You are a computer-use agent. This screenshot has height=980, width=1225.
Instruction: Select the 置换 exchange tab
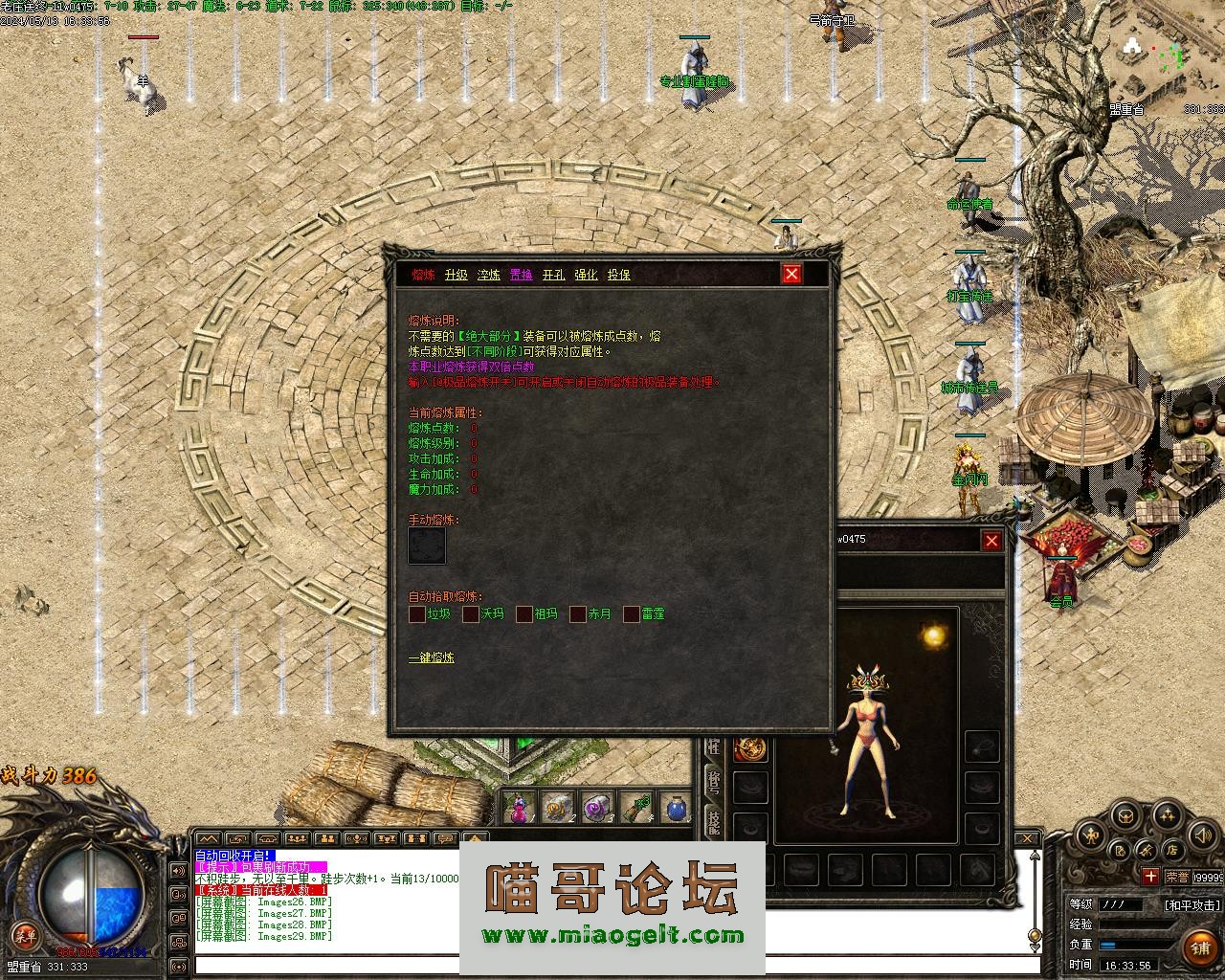pyautogui.click(x=521, y=275)
